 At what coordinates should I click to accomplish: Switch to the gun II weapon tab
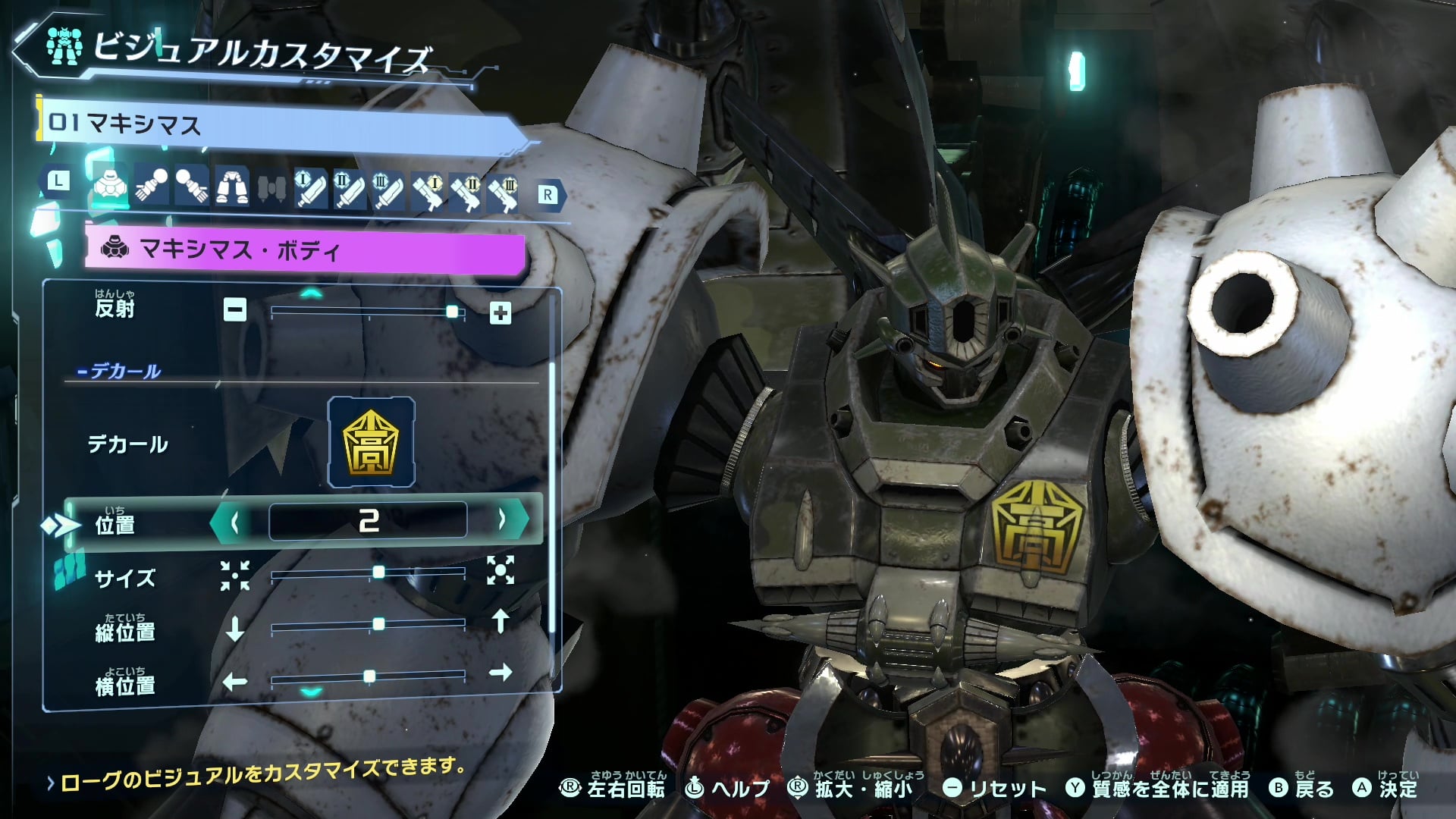click(x=466, y=193)
